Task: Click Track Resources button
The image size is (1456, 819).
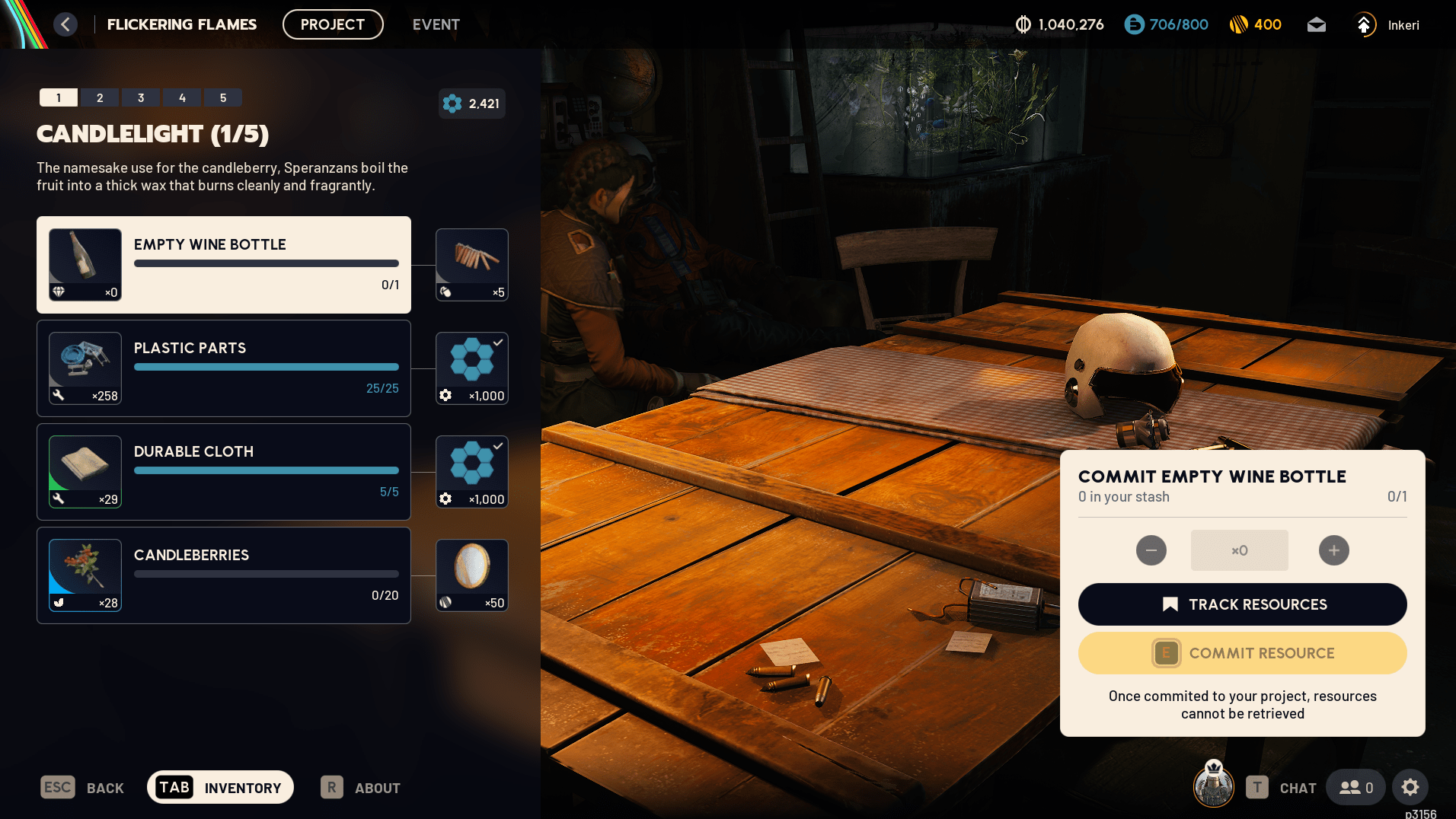Action: pos(1242,604)
